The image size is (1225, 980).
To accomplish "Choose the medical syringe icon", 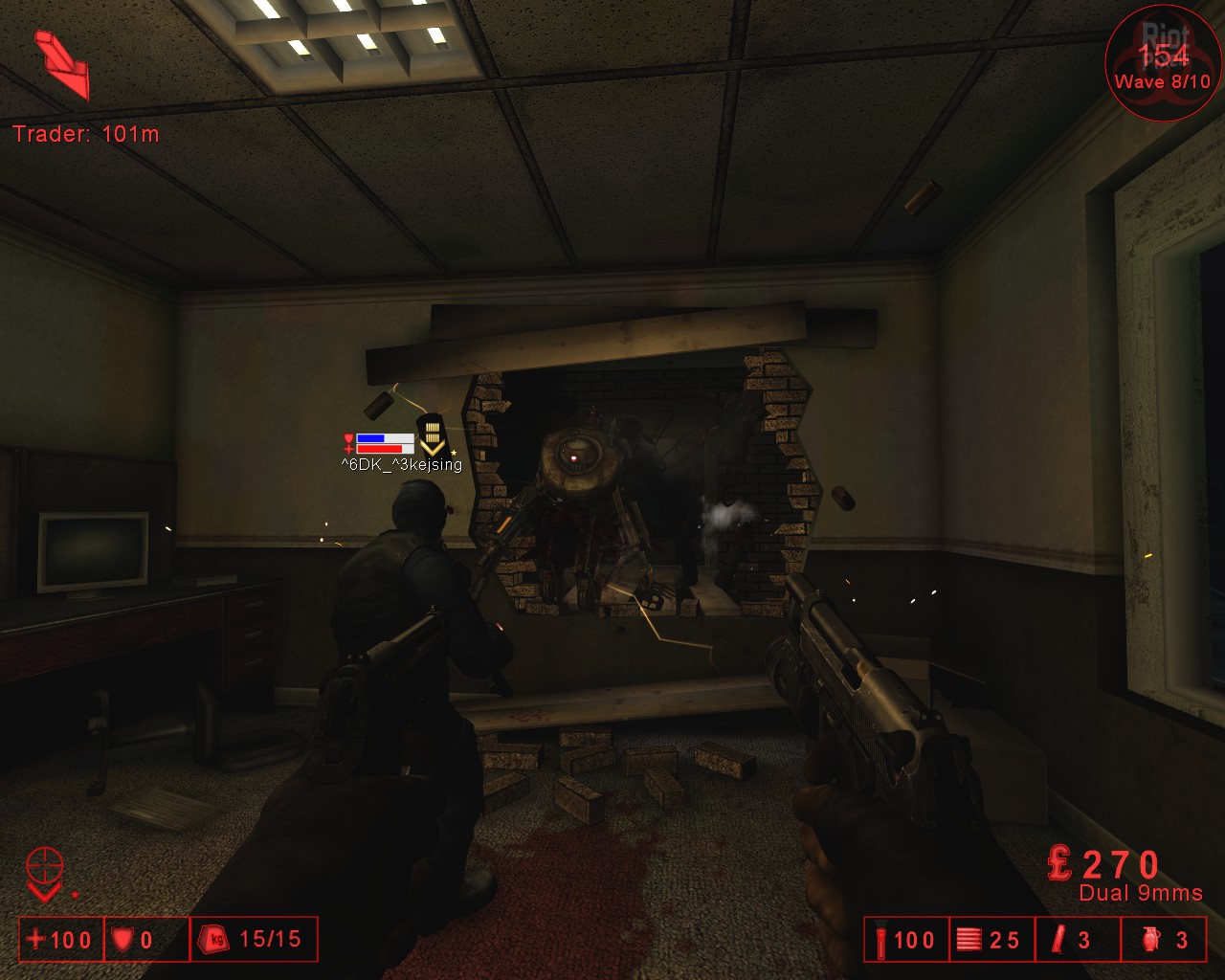I will [1058, 940].
